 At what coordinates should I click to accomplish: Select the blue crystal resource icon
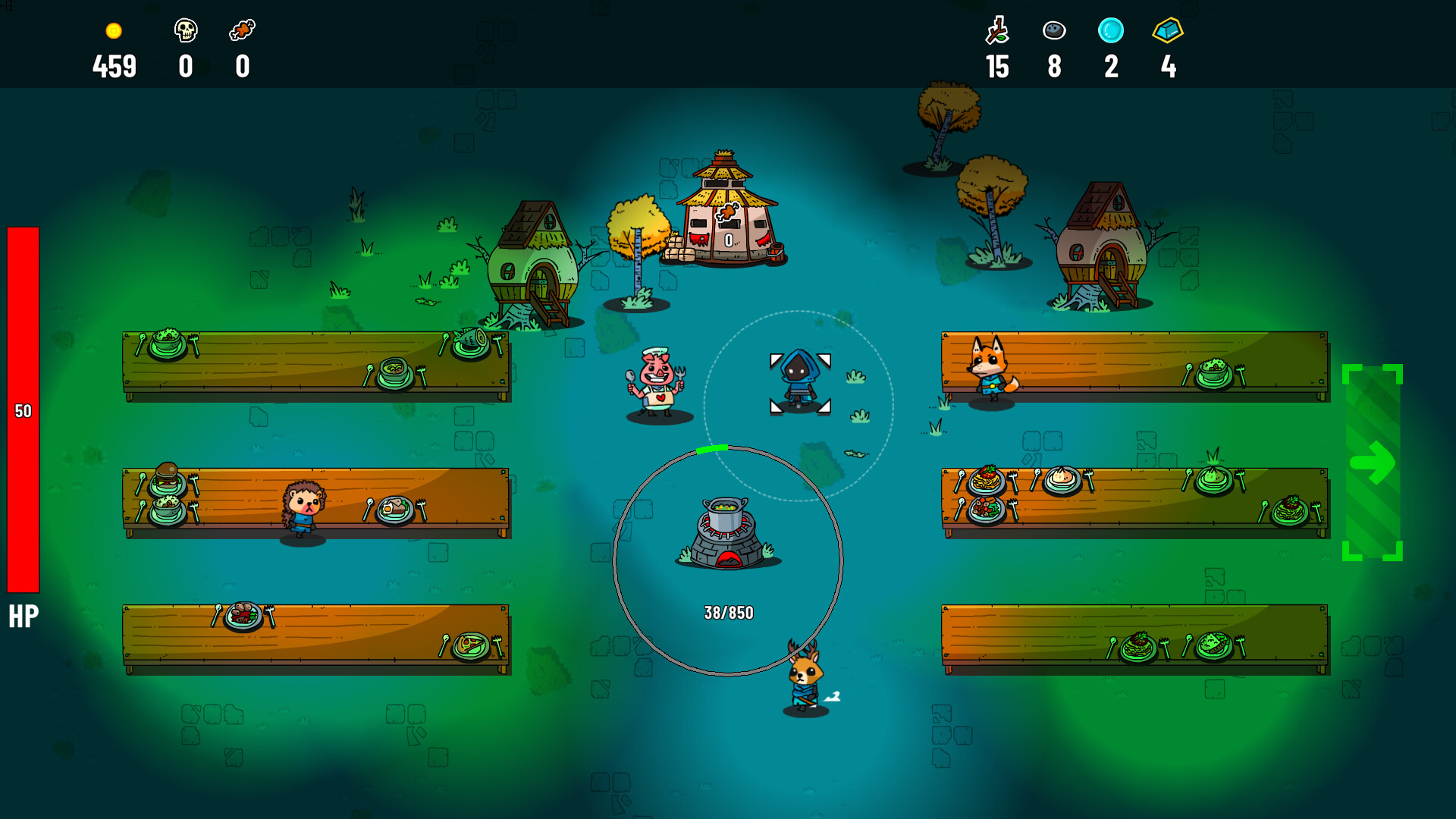1168,30
